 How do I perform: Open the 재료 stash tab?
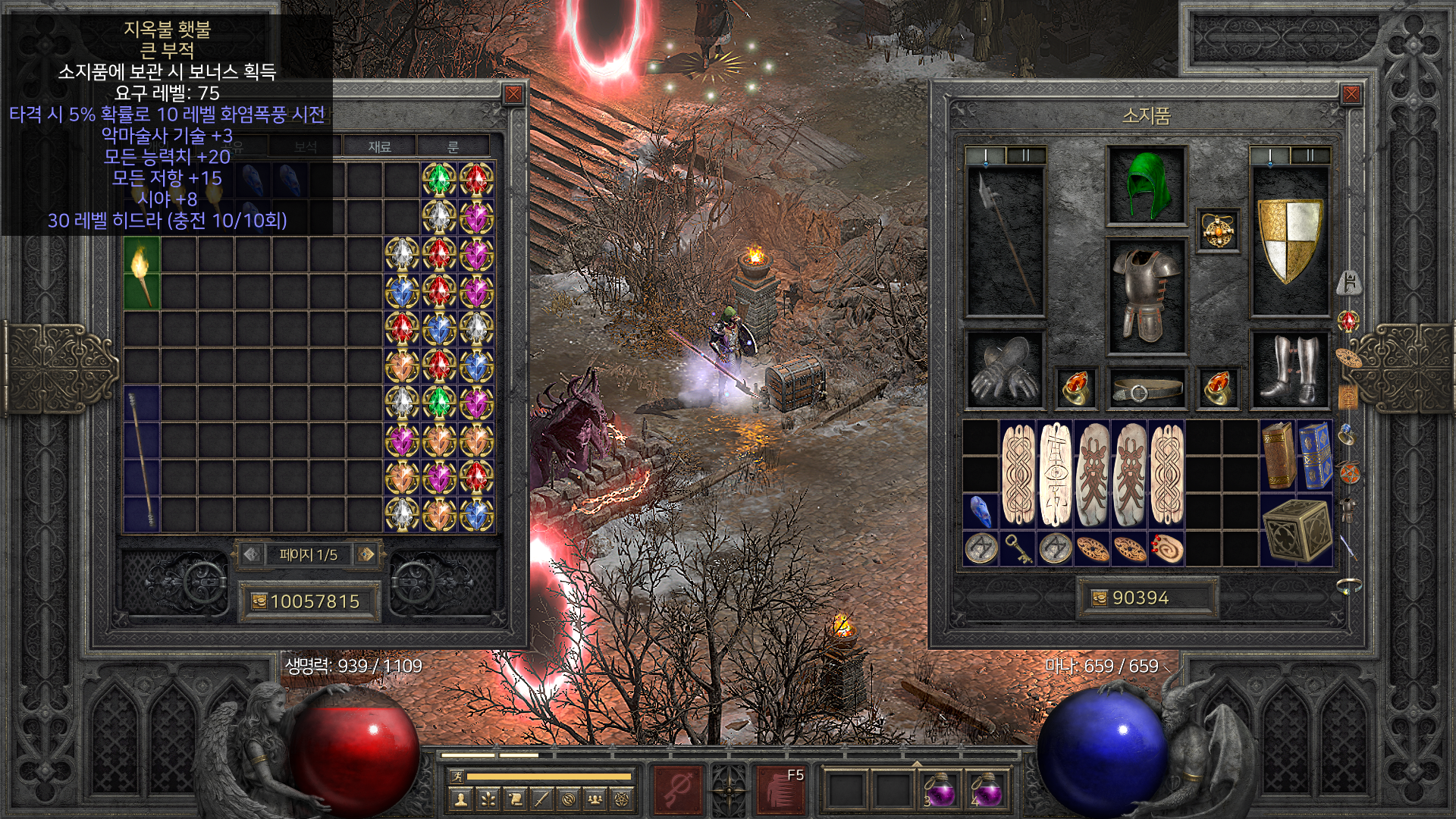click(379, 146)
